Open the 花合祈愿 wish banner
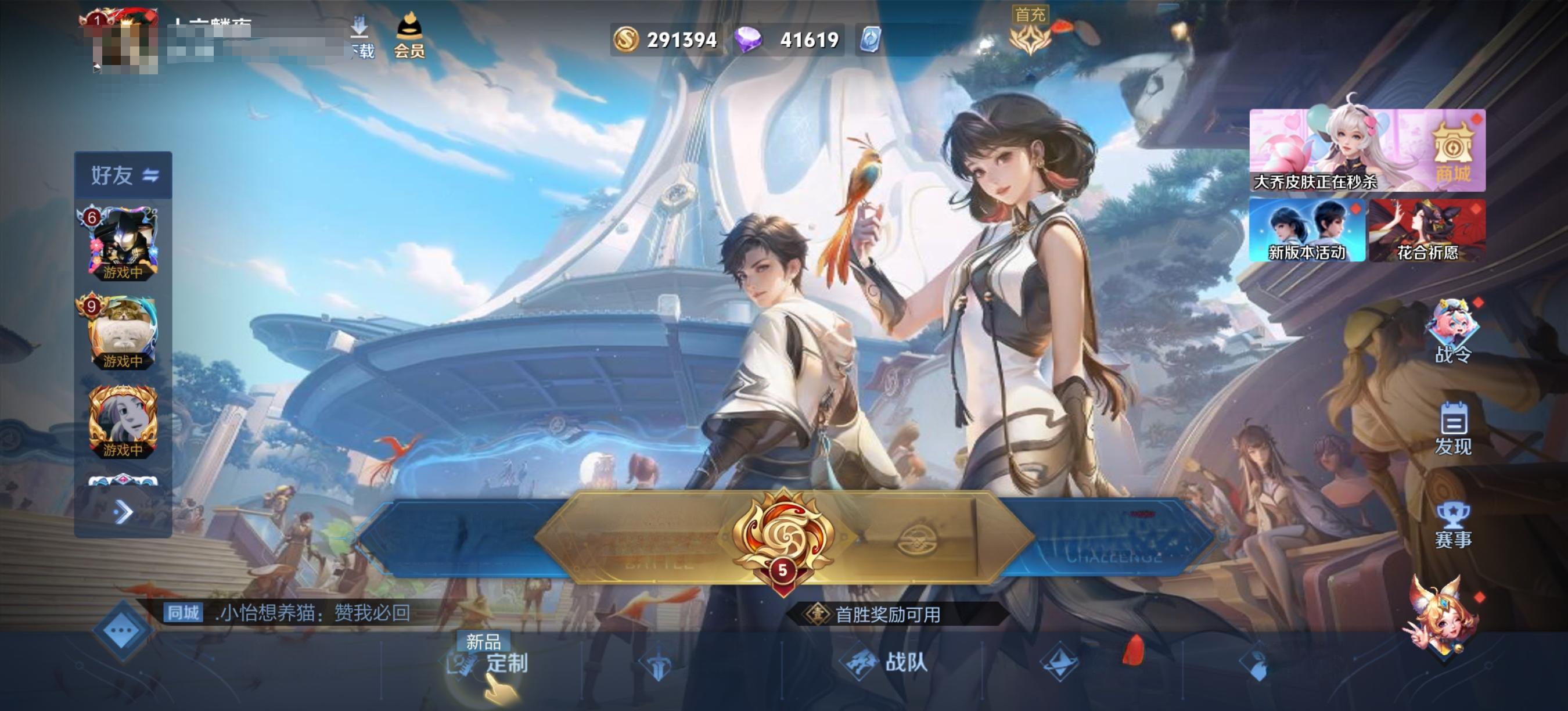Image resolution: width=1568 pixels, height=711 pixels. tap(1427, 231)
